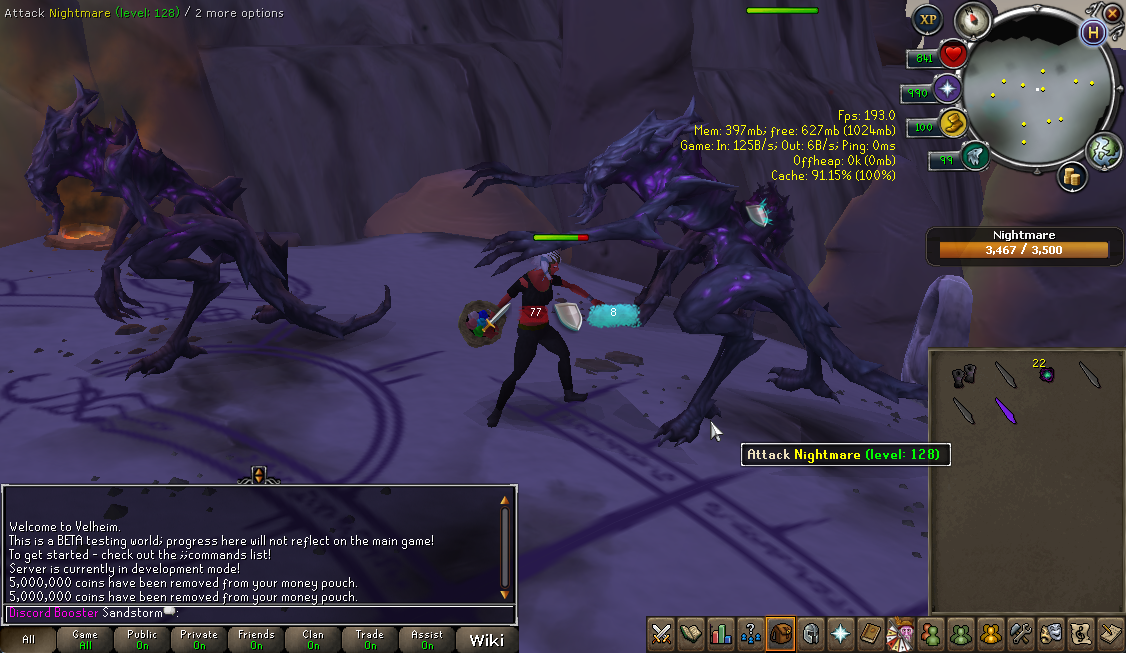Select the Trade chat filter tab

370,640
